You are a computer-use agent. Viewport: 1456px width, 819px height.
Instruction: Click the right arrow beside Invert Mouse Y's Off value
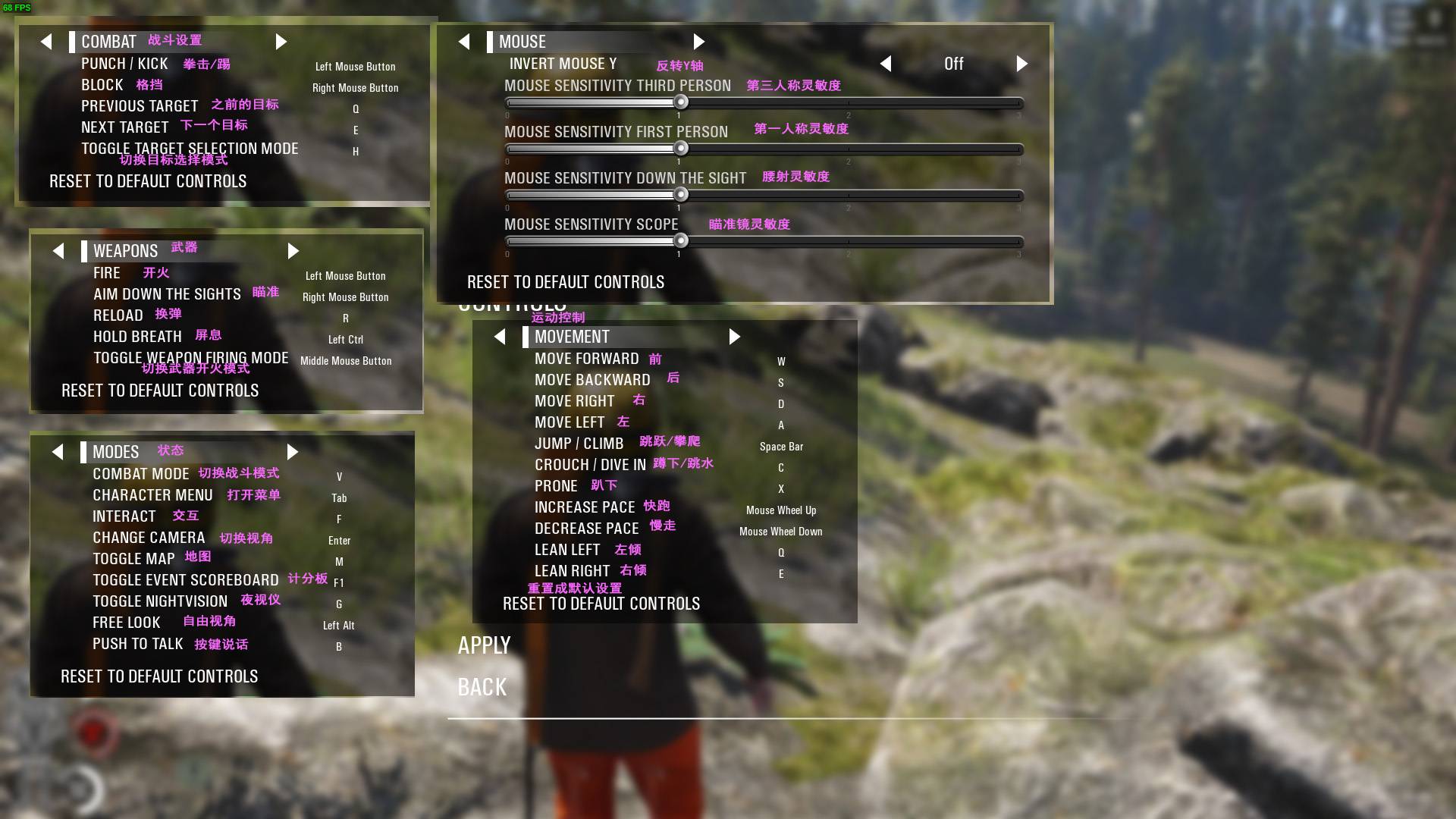1021,64
